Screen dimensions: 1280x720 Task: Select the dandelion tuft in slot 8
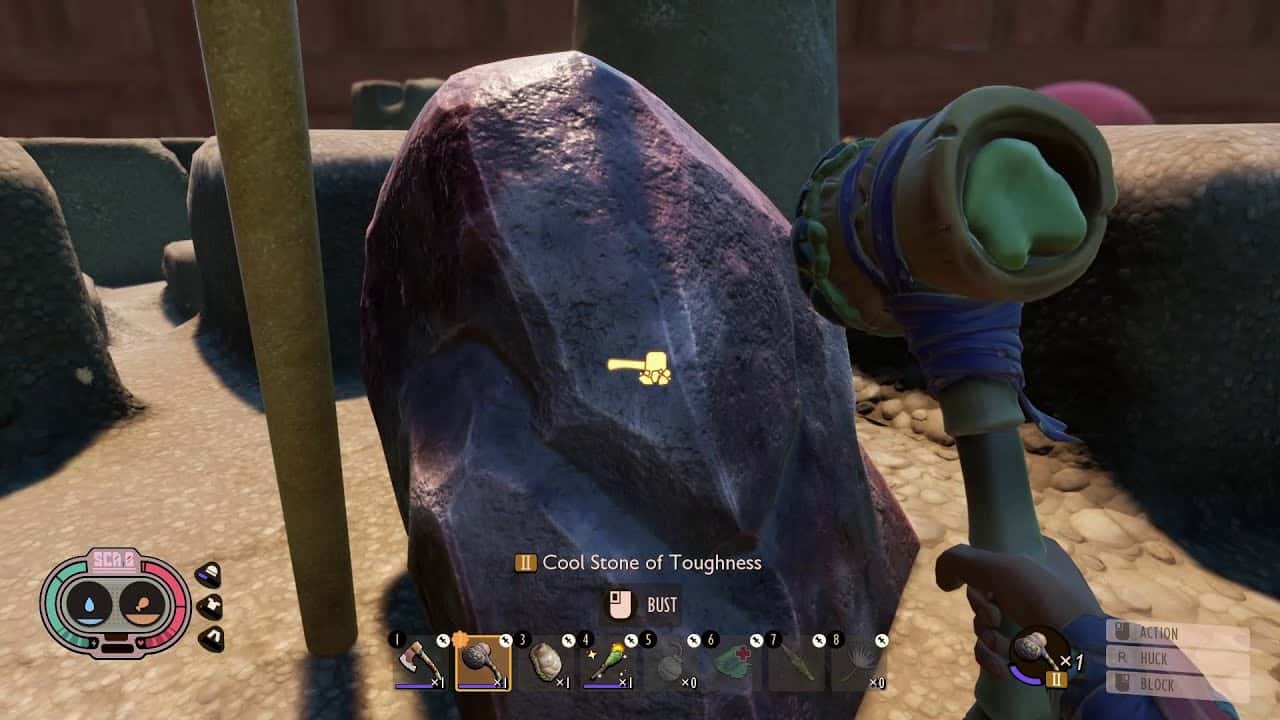[859, 665]
